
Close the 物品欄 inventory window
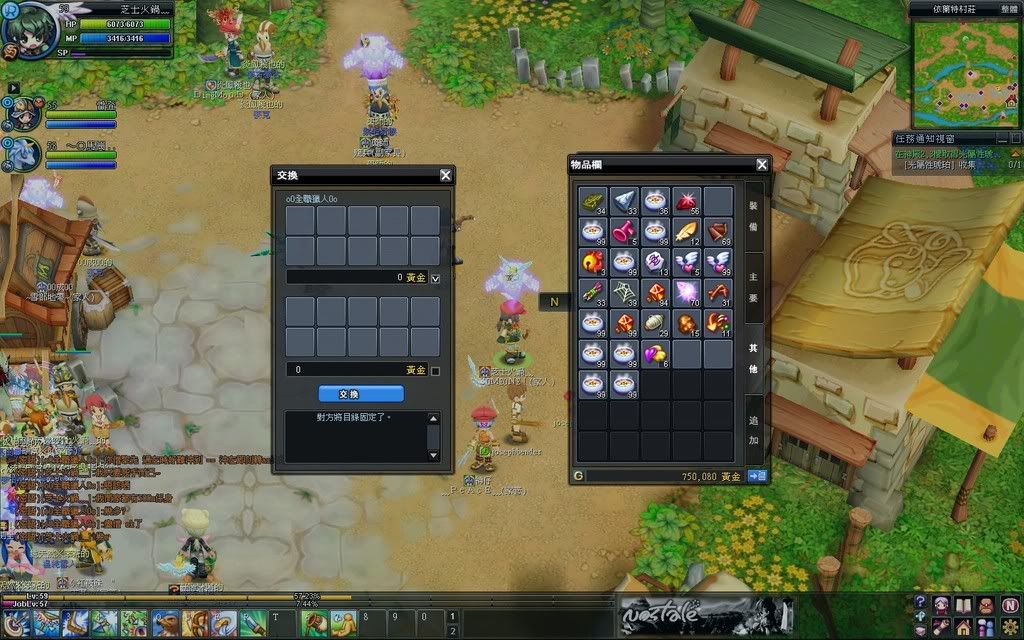[762, 164]
